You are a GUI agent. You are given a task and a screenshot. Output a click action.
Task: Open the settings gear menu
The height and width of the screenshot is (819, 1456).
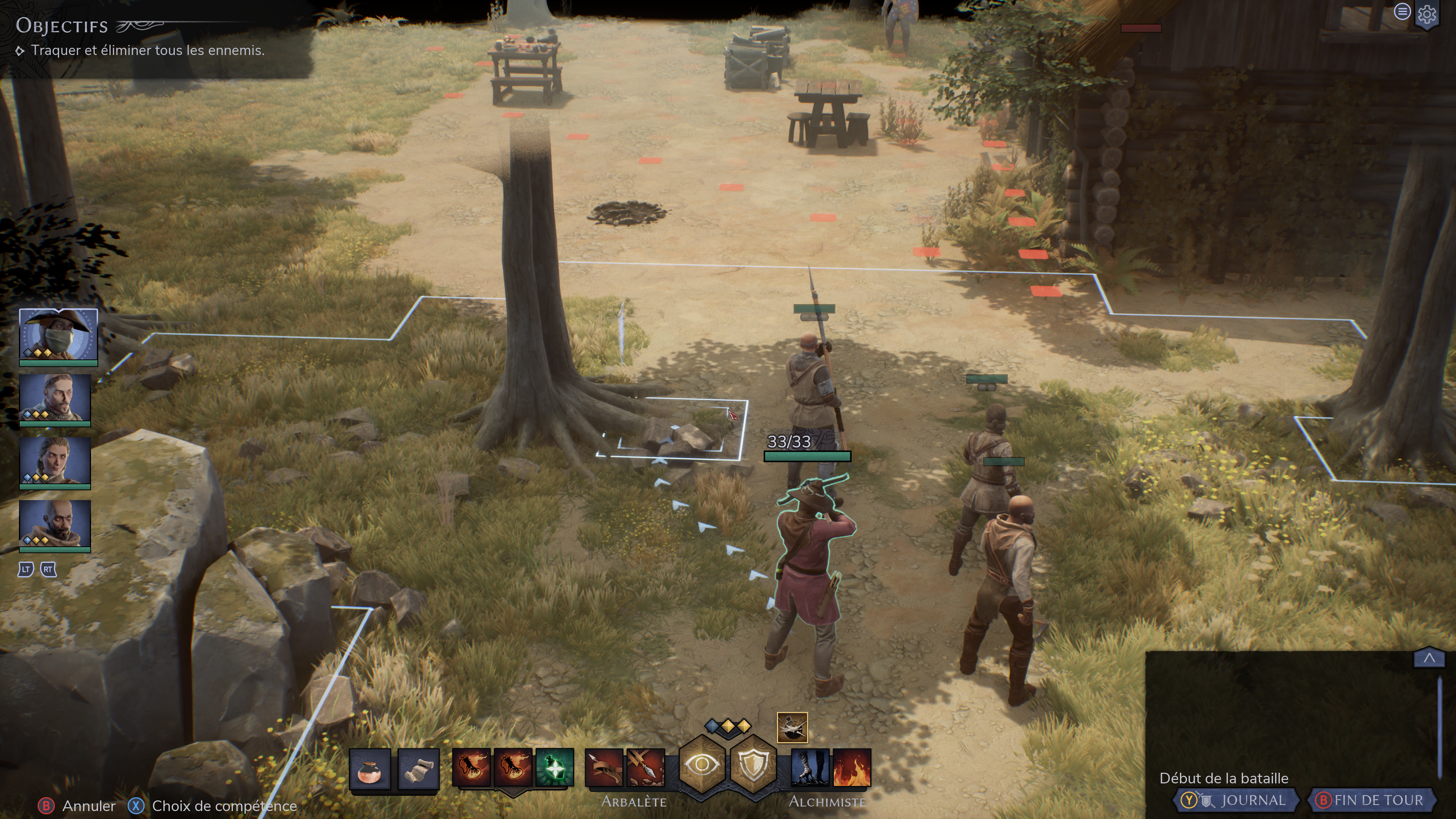(1426, 14)
